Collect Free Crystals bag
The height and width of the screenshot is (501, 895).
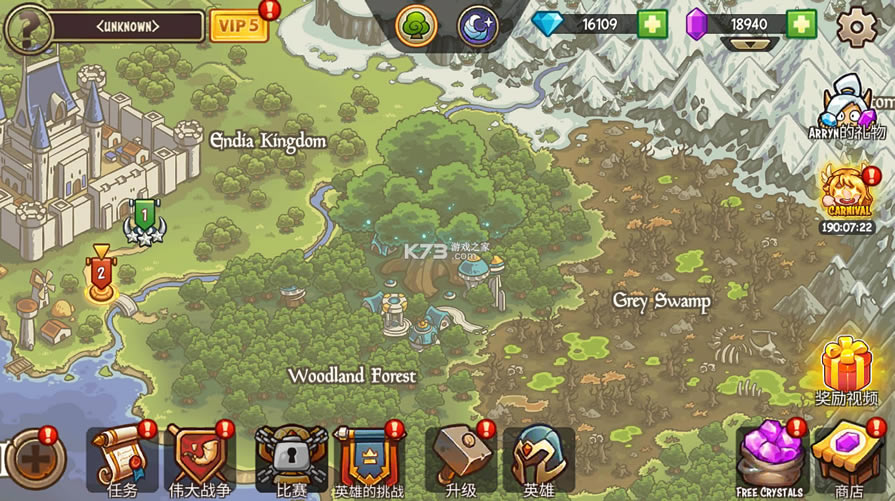point(769,455)
